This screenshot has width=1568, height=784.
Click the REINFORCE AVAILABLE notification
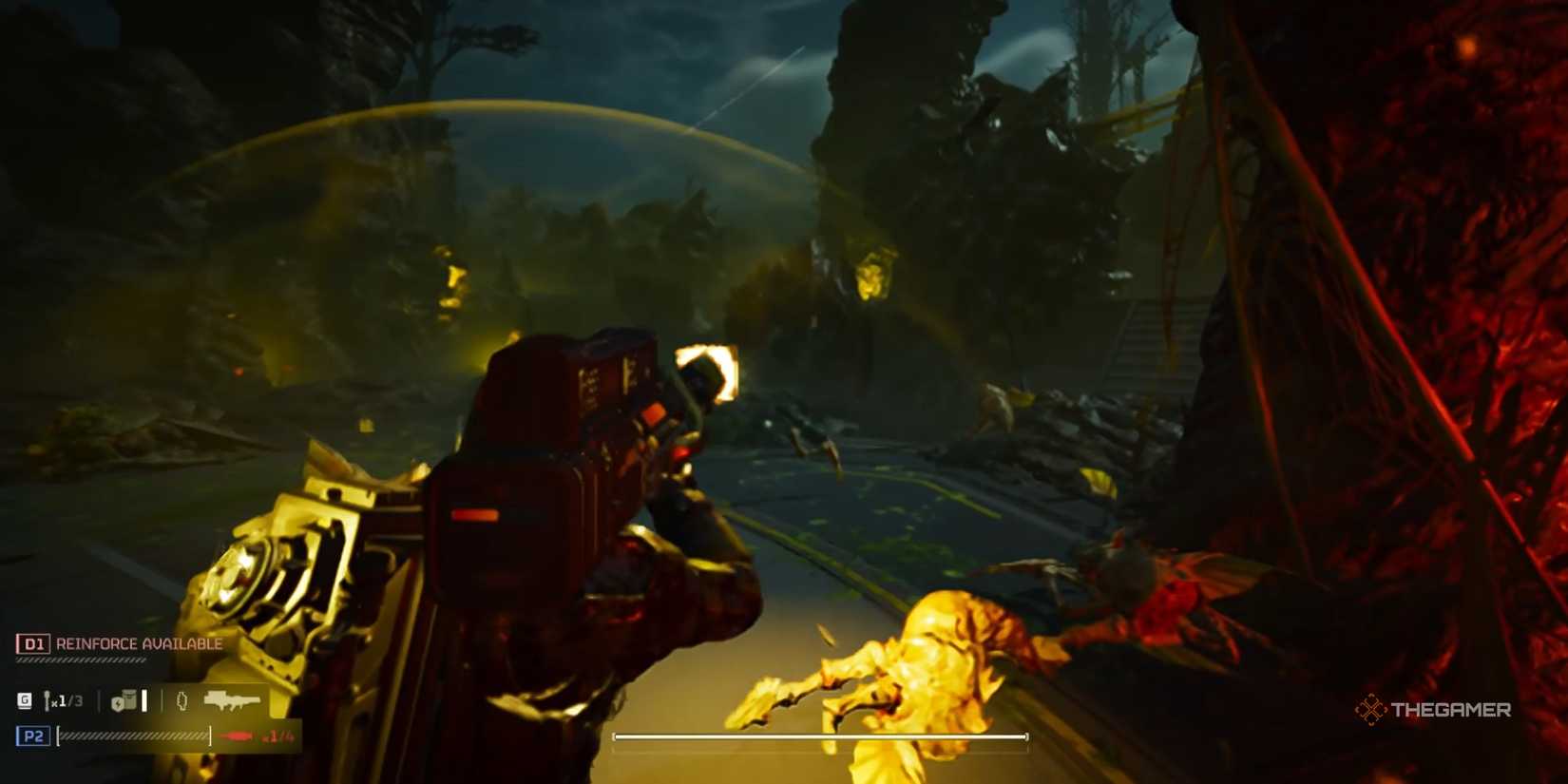point(138,643)
